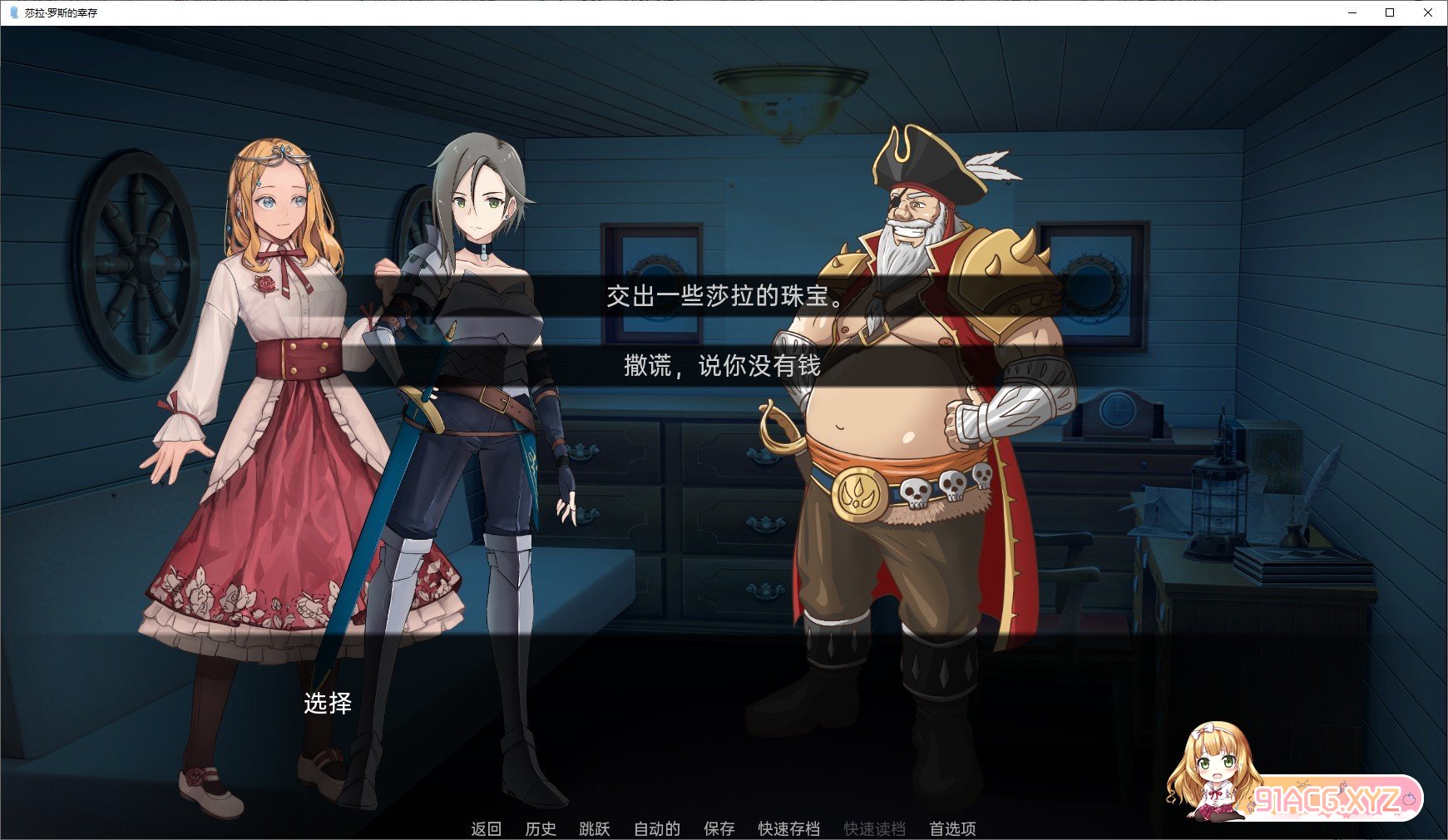
Task: Open 首选项 (preferences) menu
Action: 952,828
